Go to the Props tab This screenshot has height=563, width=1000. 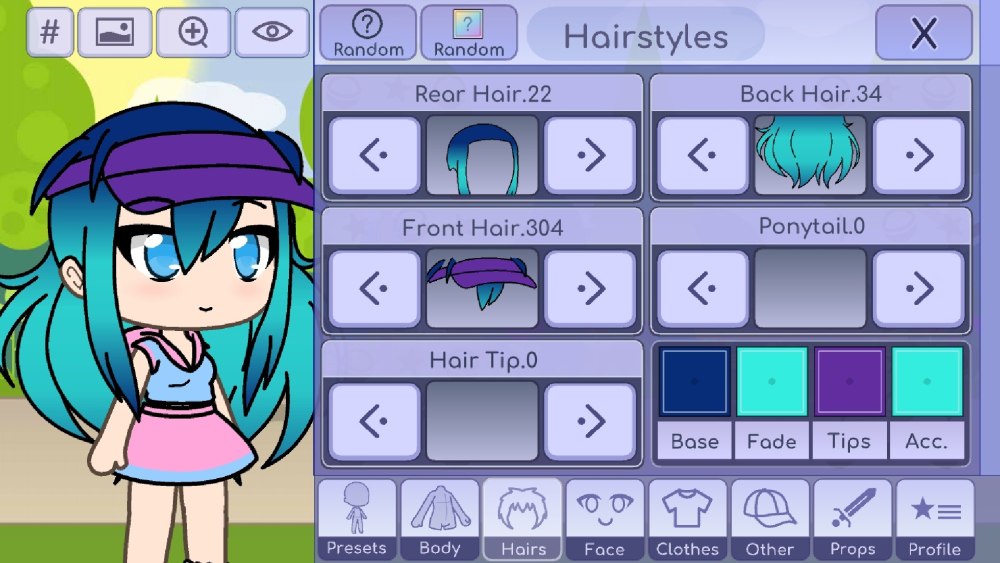pyautogui.click(x=853, y=519)
